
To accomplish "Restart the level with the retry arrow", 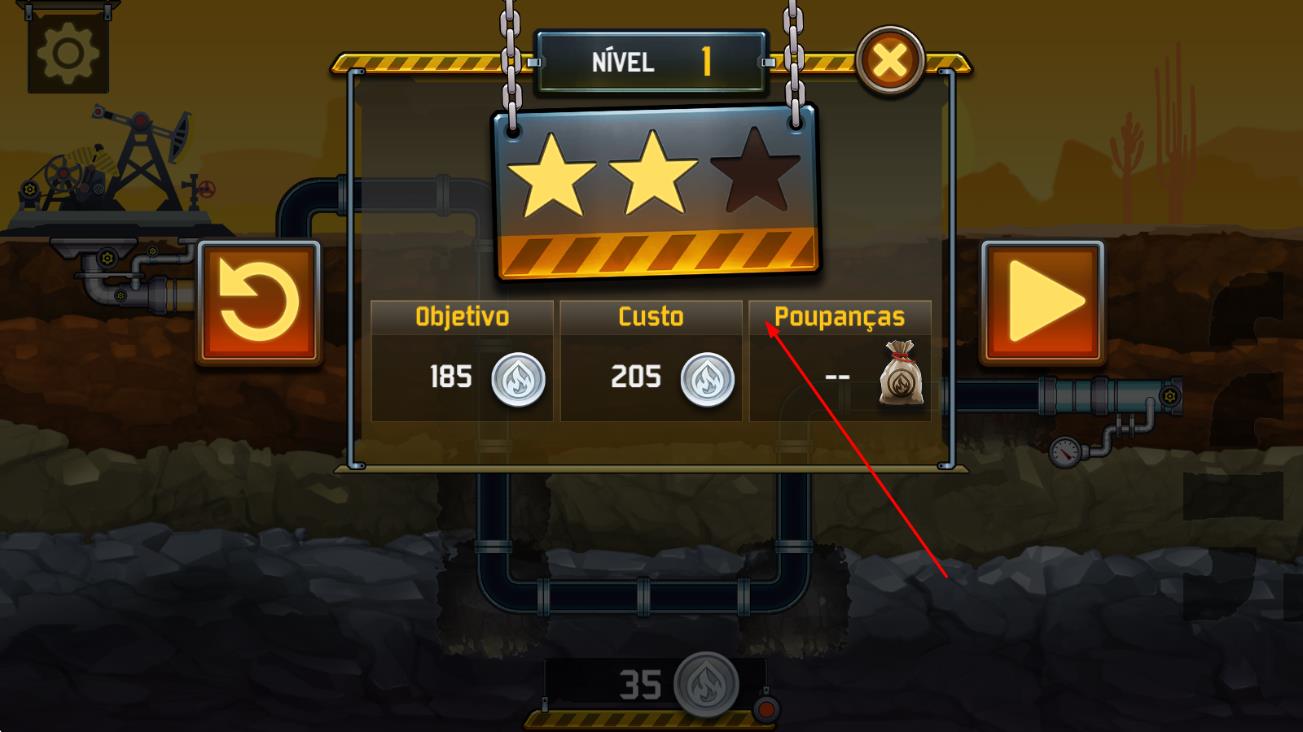I will (259, 302).
